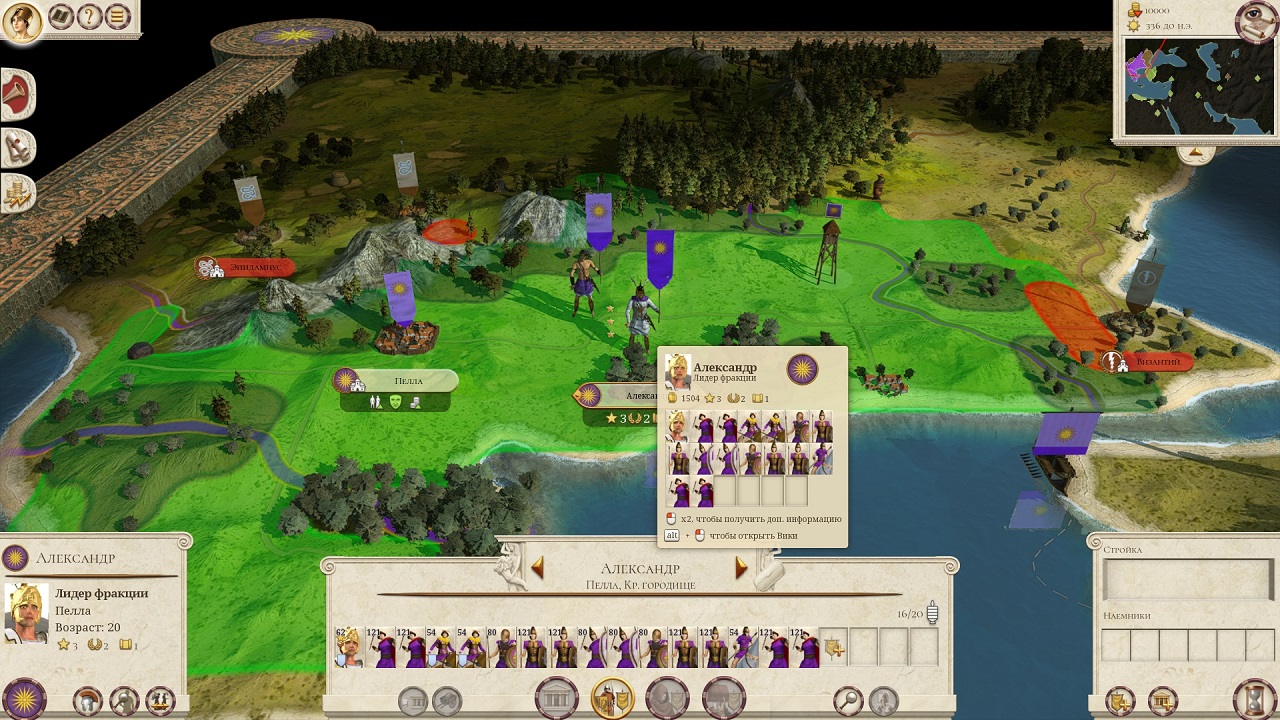Open the recruitment banner-plus button
The image size is (1280, 720).
click(x=1120, y=698)
